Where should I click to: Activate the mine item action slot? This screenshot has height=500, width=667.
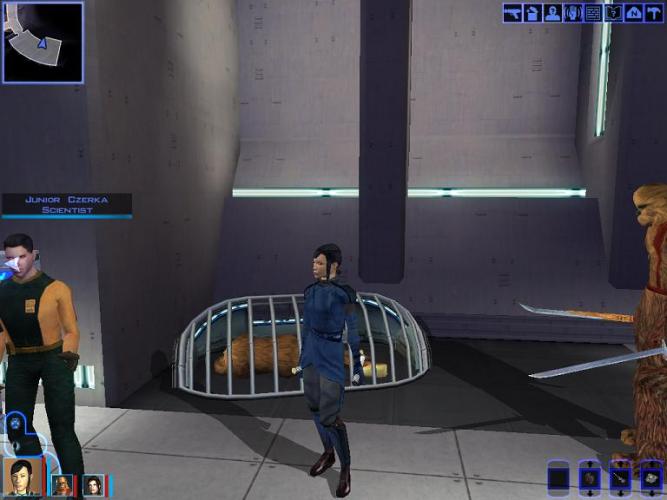[x=652, y=478]
